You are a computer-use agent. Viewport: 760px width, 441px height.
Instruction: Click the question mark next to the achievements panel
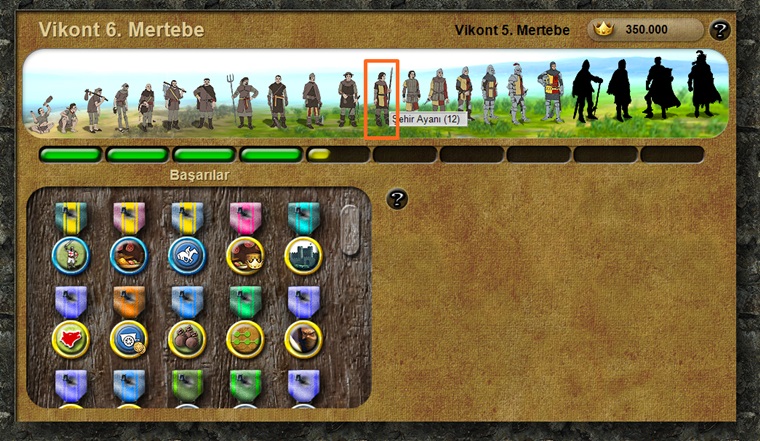pyautogui.click(x=397, y=199)
